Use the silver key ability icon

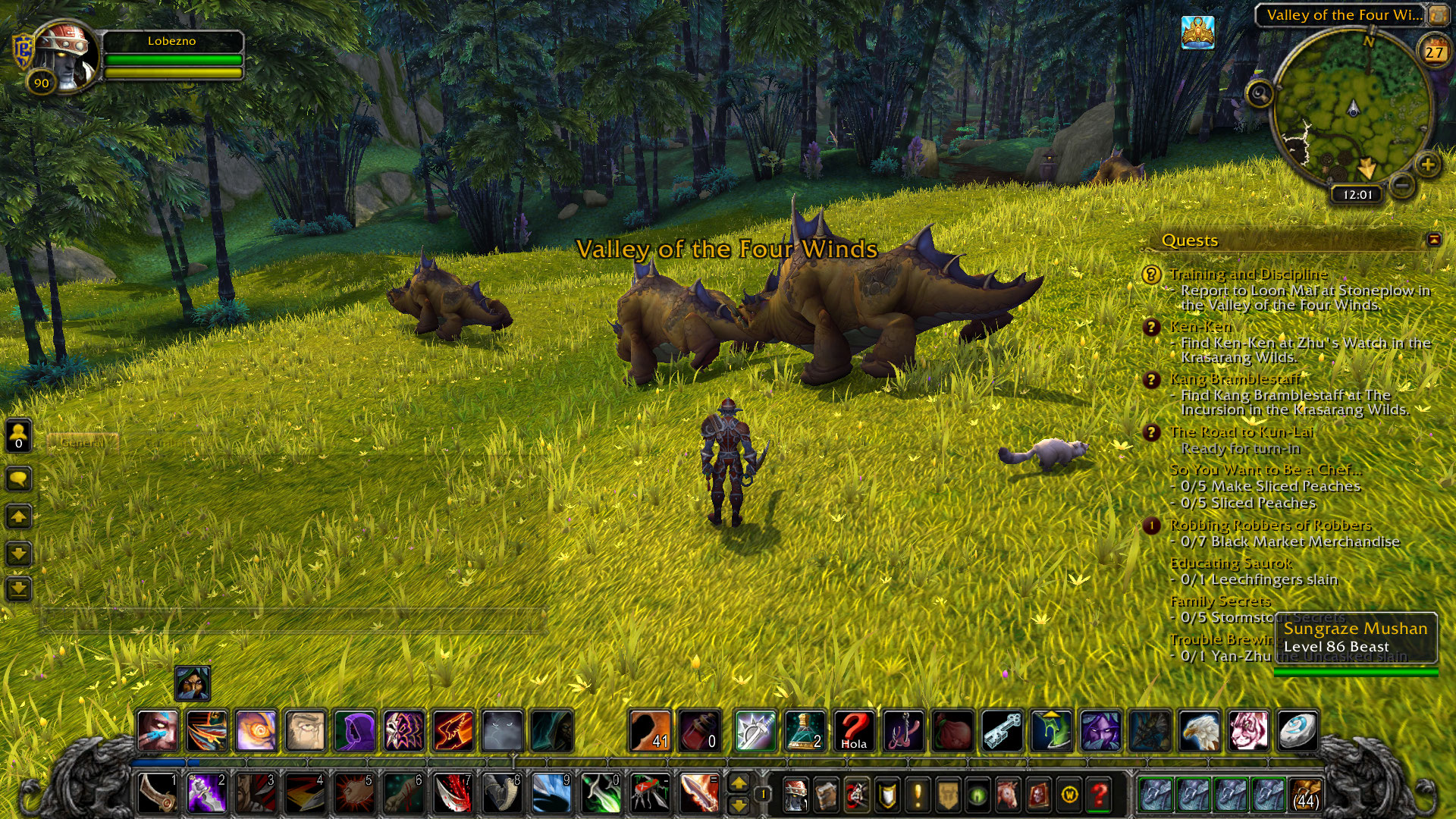(x=1002, y=731)
